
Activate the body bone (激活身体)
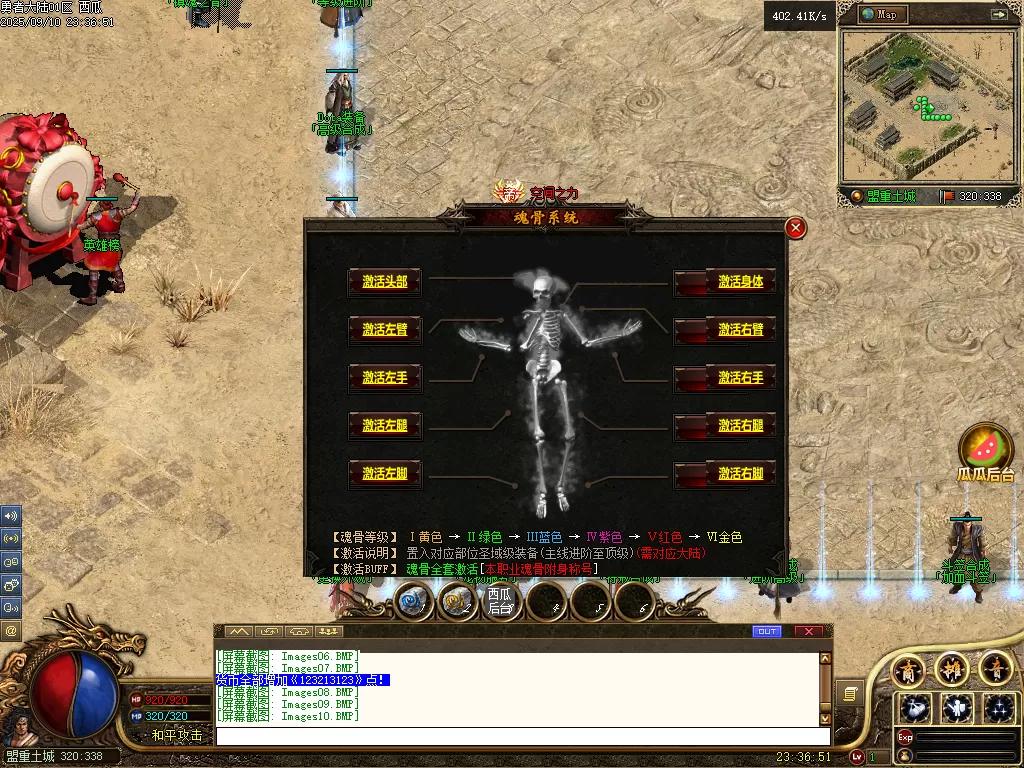pos(739,282)
